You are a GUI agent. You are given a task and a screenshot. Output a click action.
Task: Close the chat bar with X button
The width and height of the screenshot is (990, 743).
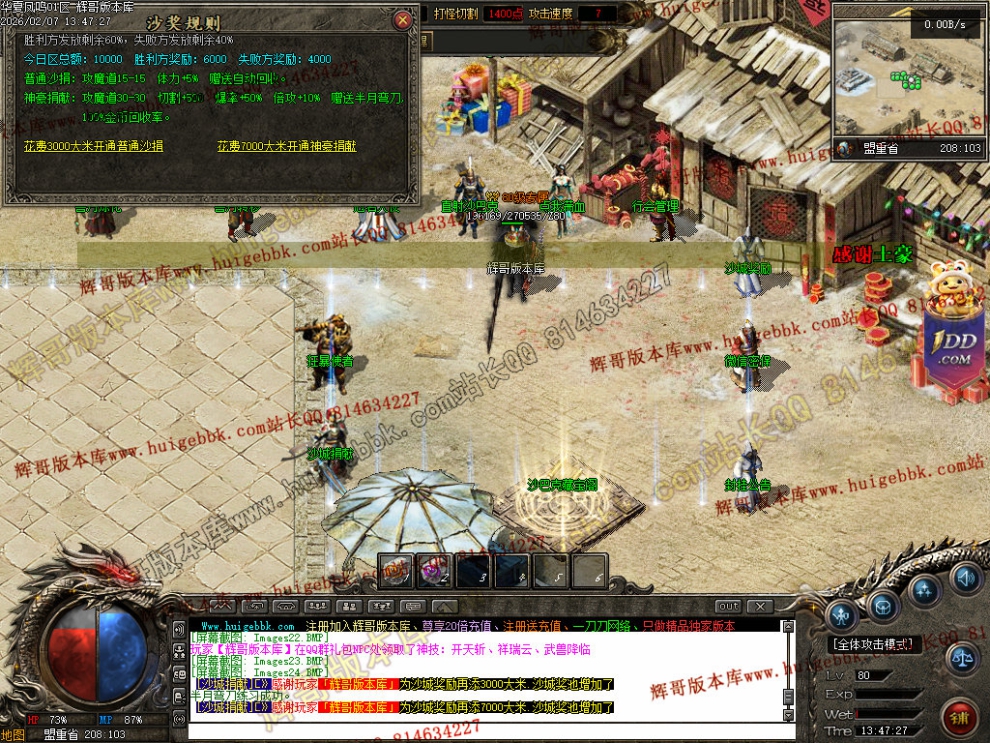coord(760,606)
